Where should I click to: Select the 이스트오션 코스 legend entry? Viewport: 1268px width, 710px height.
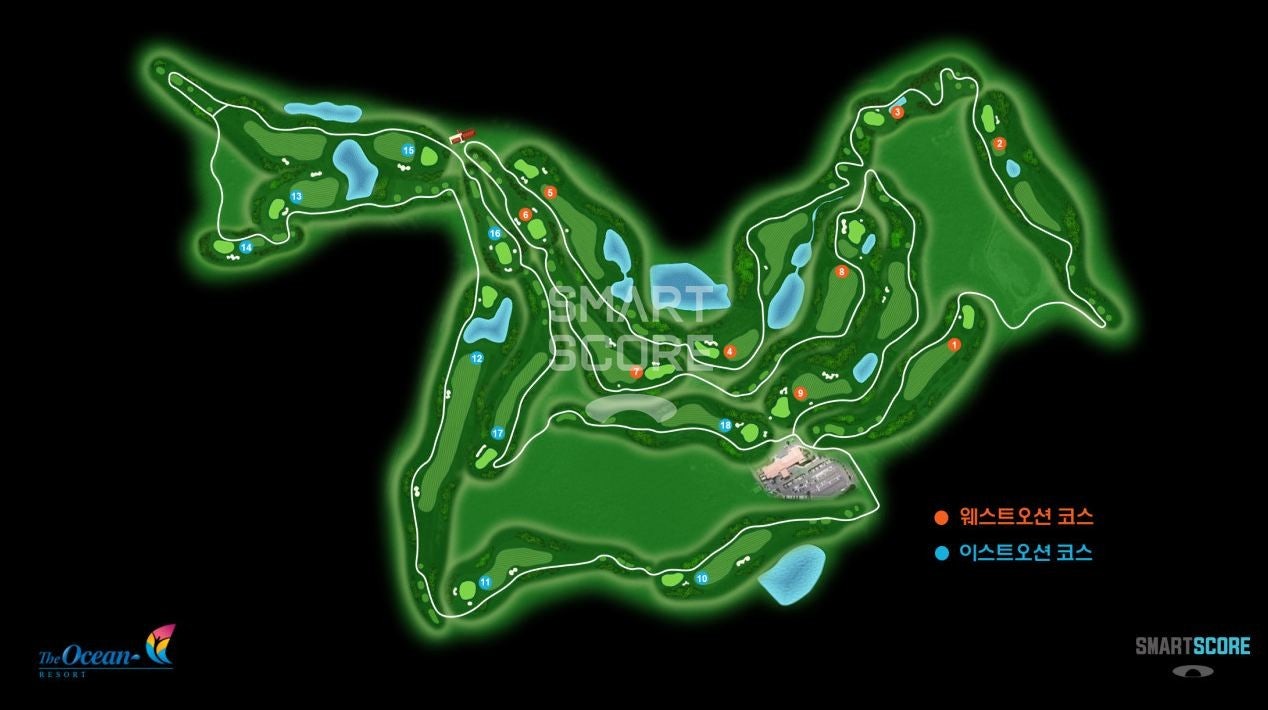[x=1014, y=552]
